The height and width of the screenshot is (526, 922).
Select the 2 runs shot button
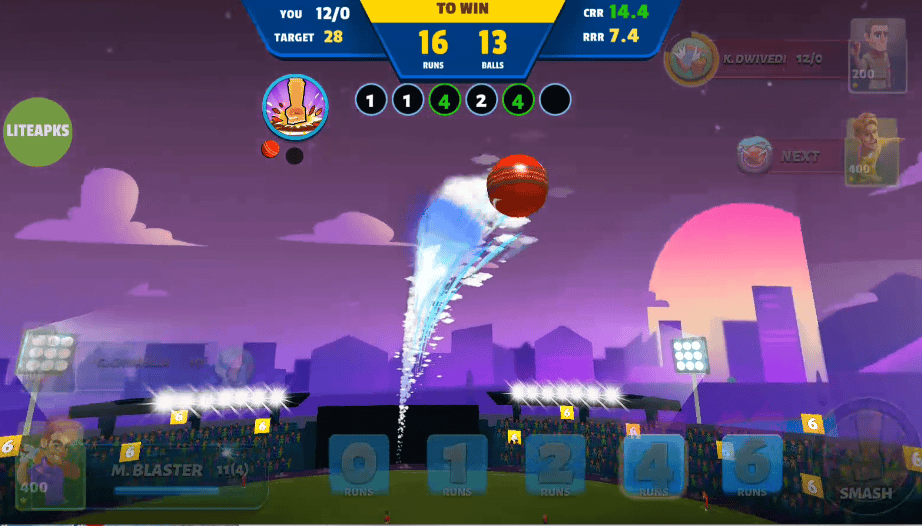[x=555, y=467]
